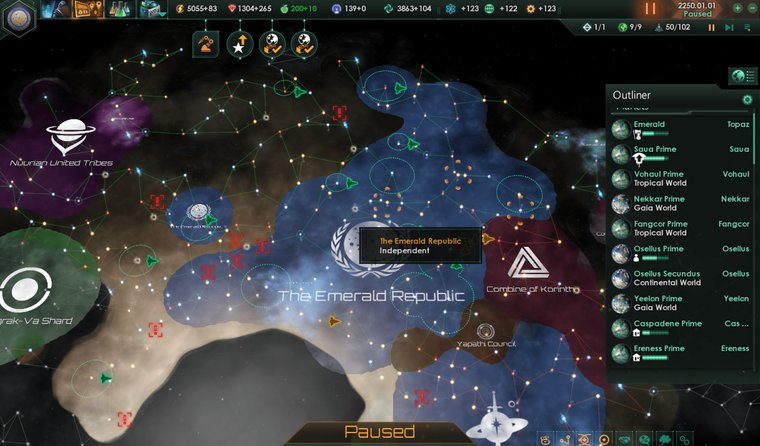Increase game speed with plus button

click(736, 9)
